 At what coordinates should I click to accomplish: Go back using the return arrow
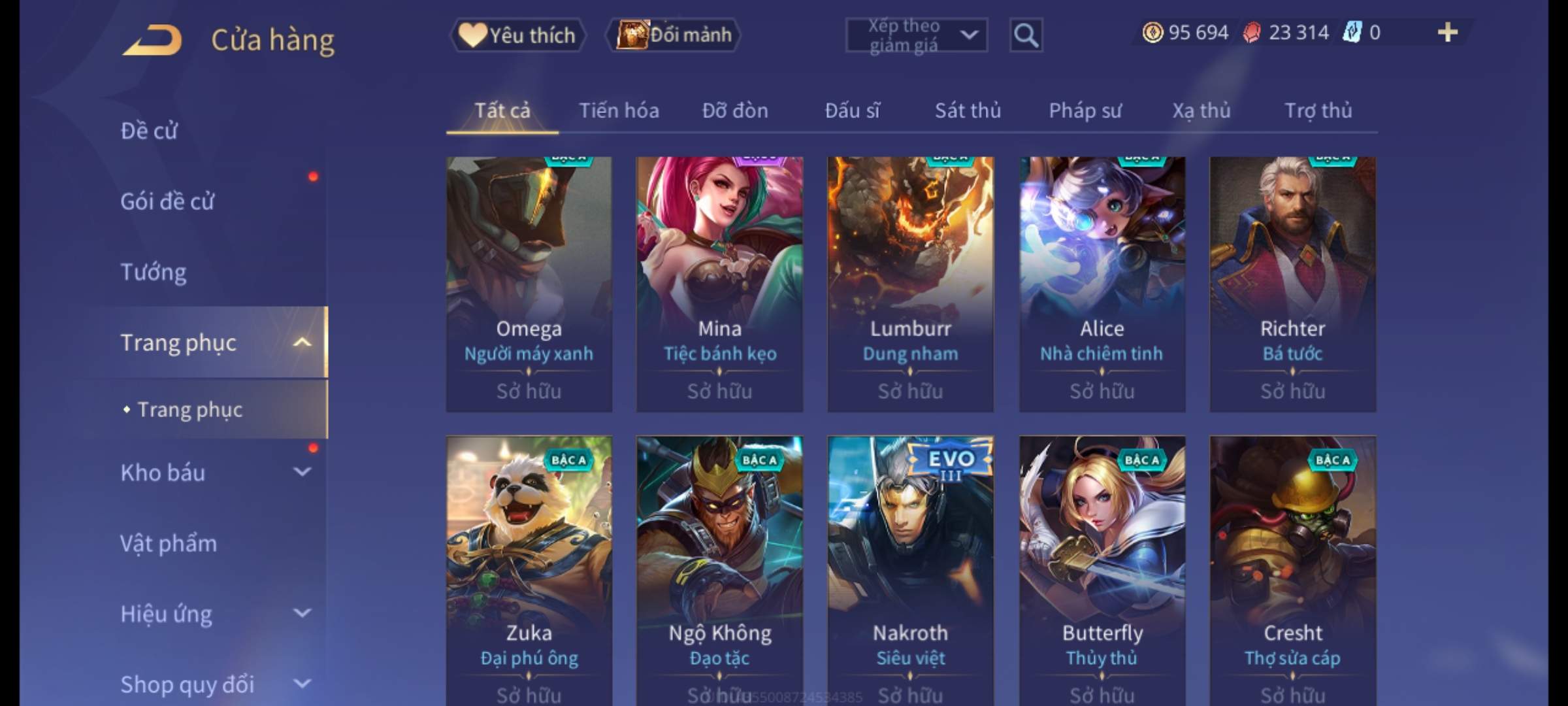(x=152, y=41)
